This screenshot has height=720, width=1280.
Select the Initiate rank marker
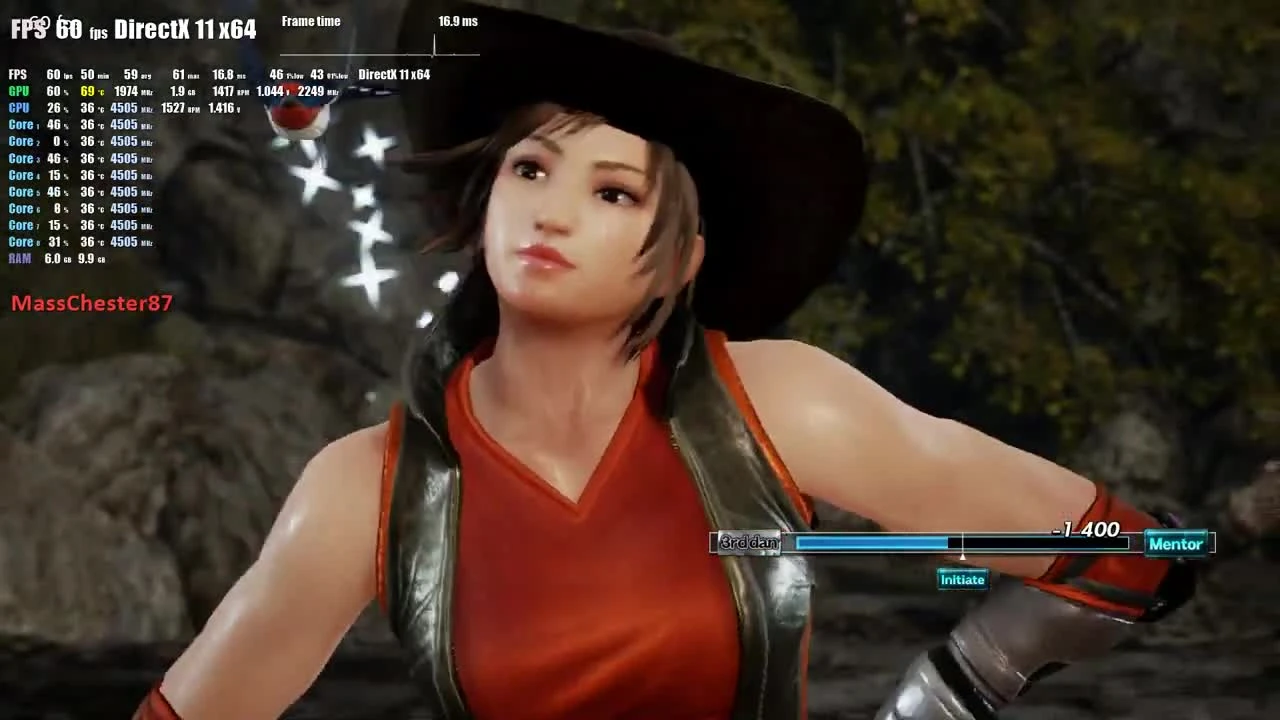[x=961, y=580]
